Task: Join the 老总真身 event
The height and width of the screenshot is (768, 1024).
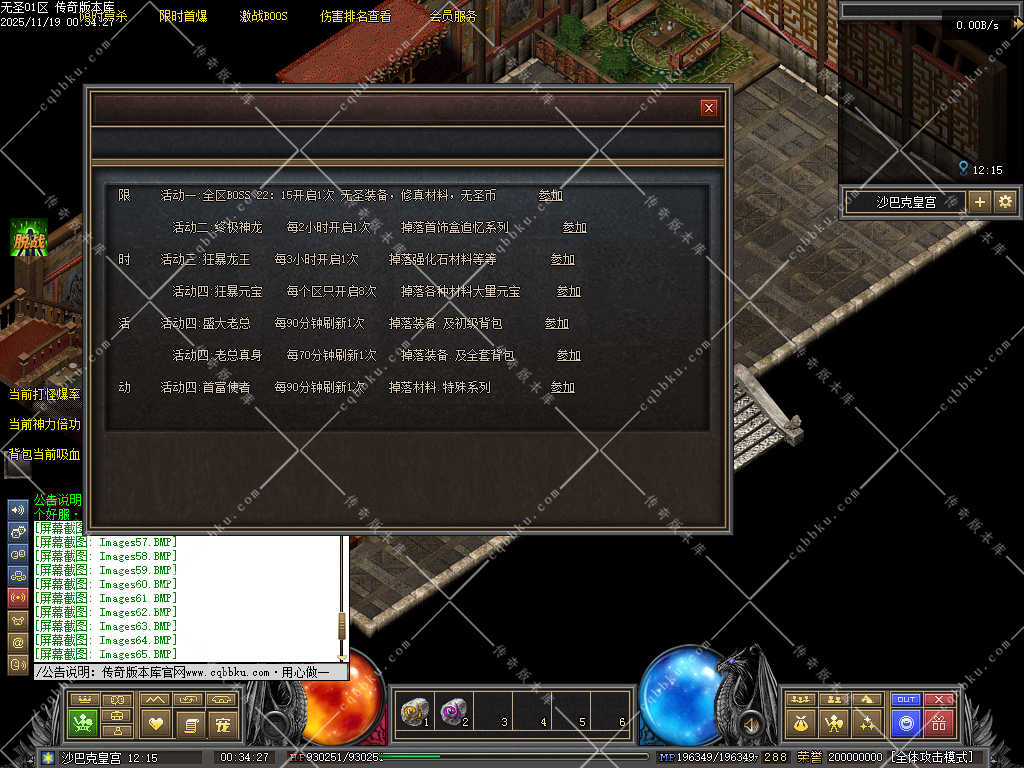Action: pyautogui.click(x=568, y=355)
